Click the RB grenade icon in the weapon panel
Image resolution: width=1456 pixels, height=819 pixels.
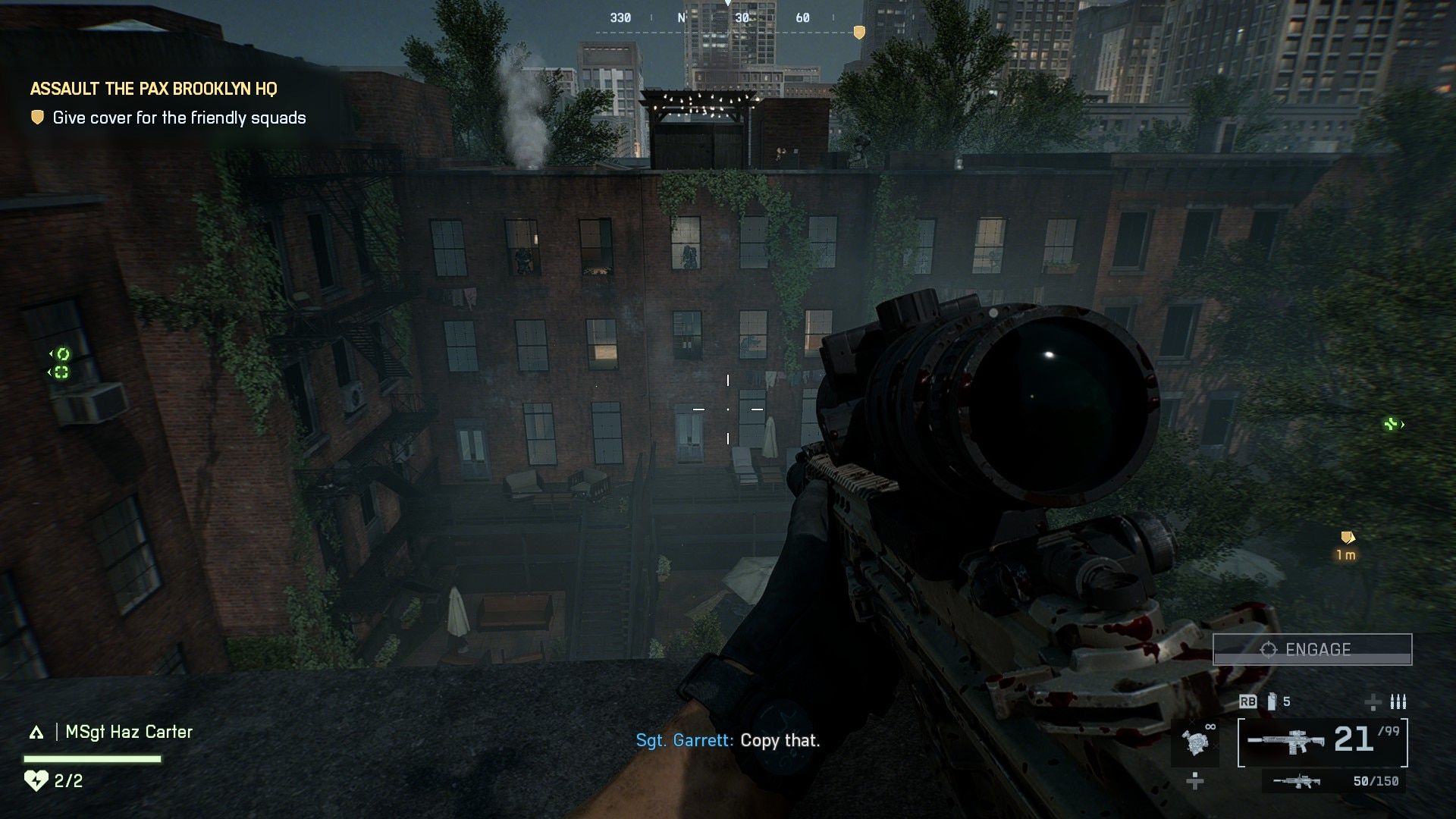coord(1249,702)
